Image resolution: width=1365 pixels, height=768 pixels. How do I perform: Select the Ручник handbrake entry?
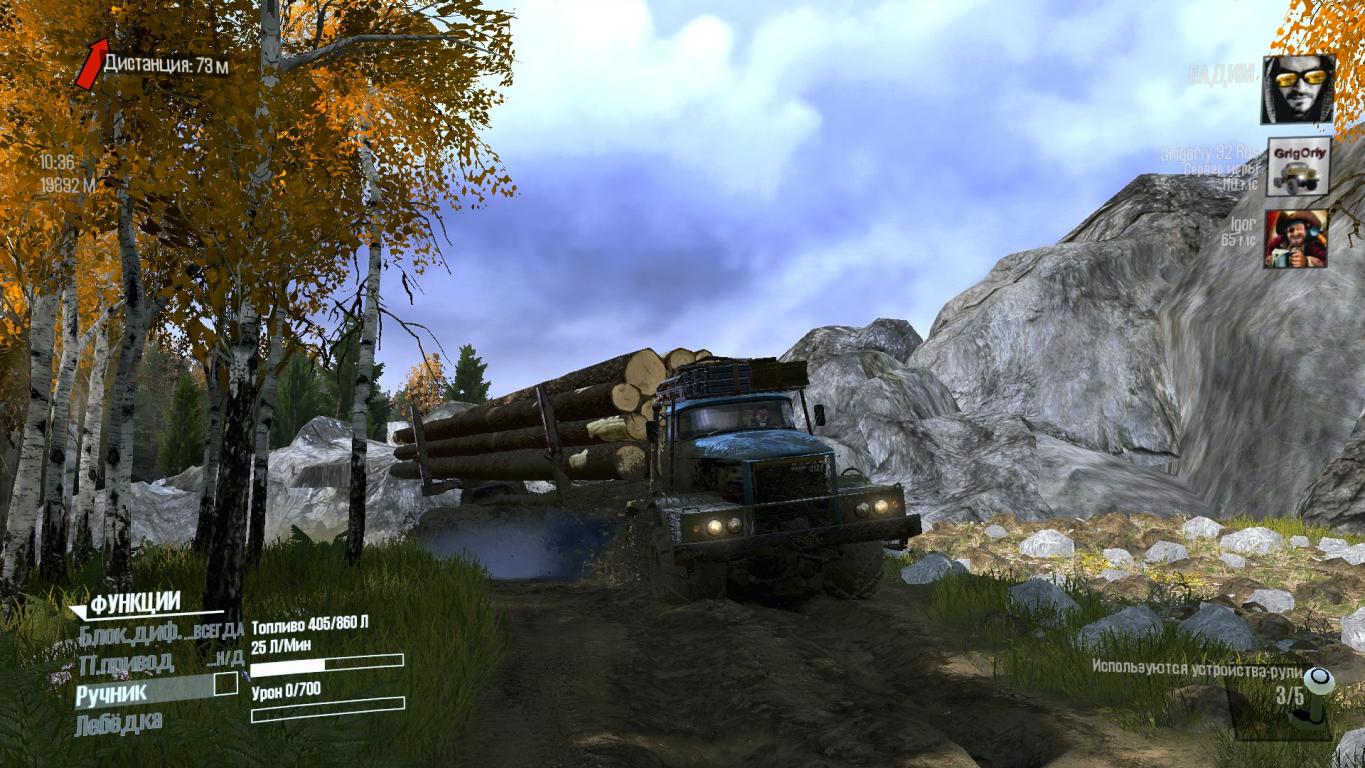pos(112,691)
